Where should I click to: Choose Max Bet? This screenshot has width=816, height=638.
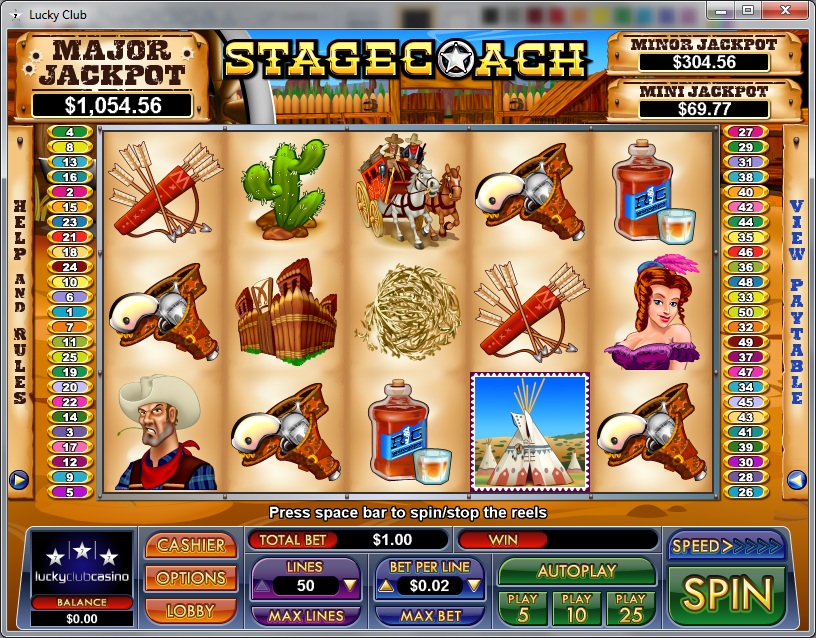coord(429,616)
